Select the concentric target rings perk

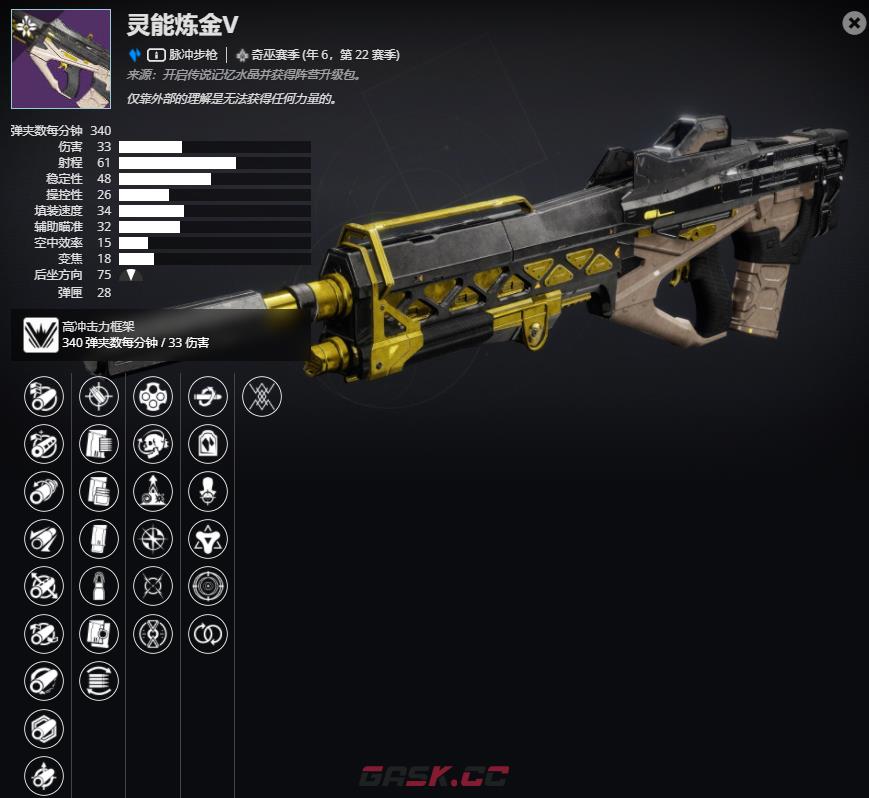pyautogui.click(x=208, y=586)
